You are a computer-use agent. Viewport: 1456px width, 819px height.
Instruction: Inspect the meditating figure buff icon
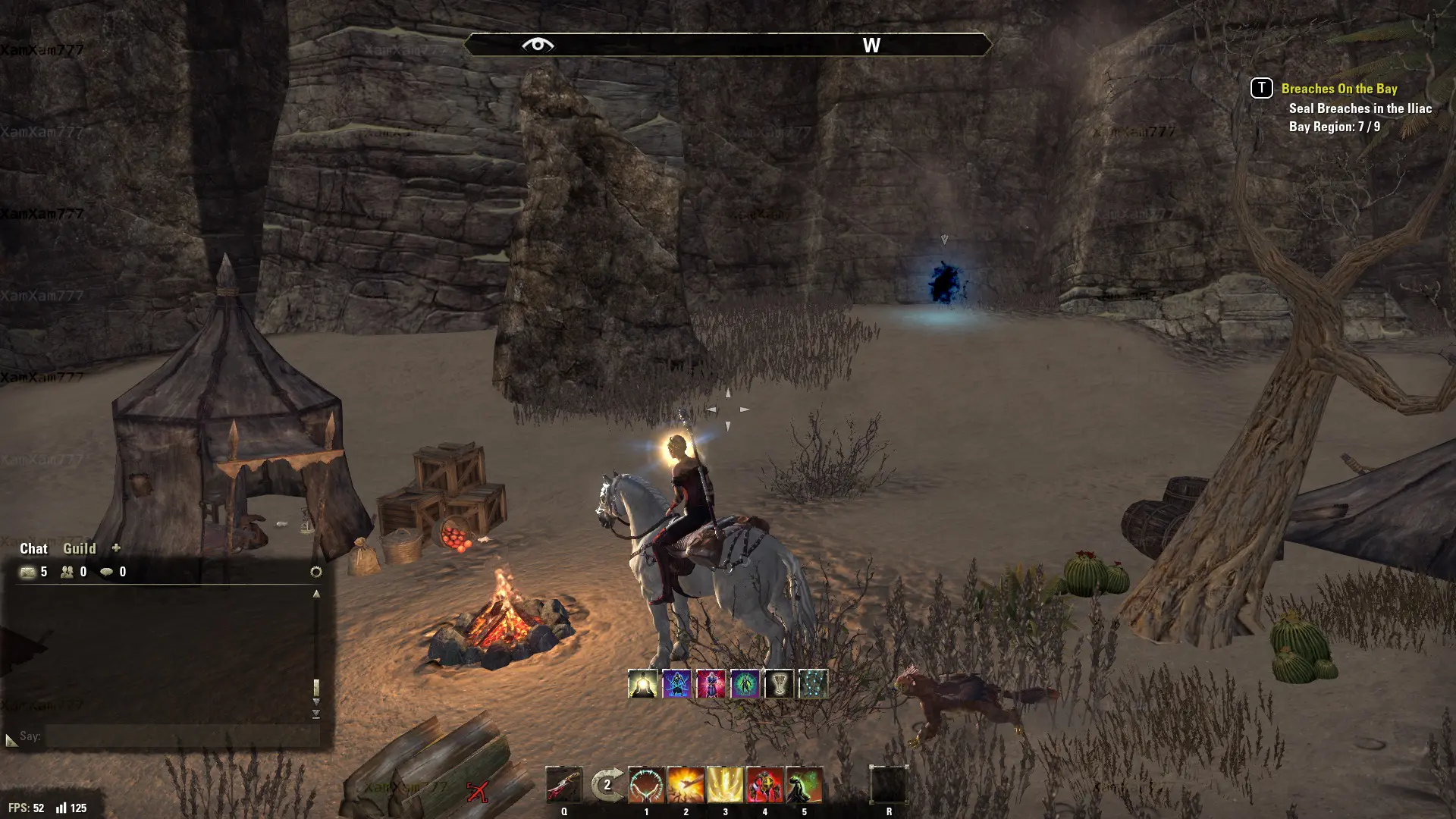642,684
